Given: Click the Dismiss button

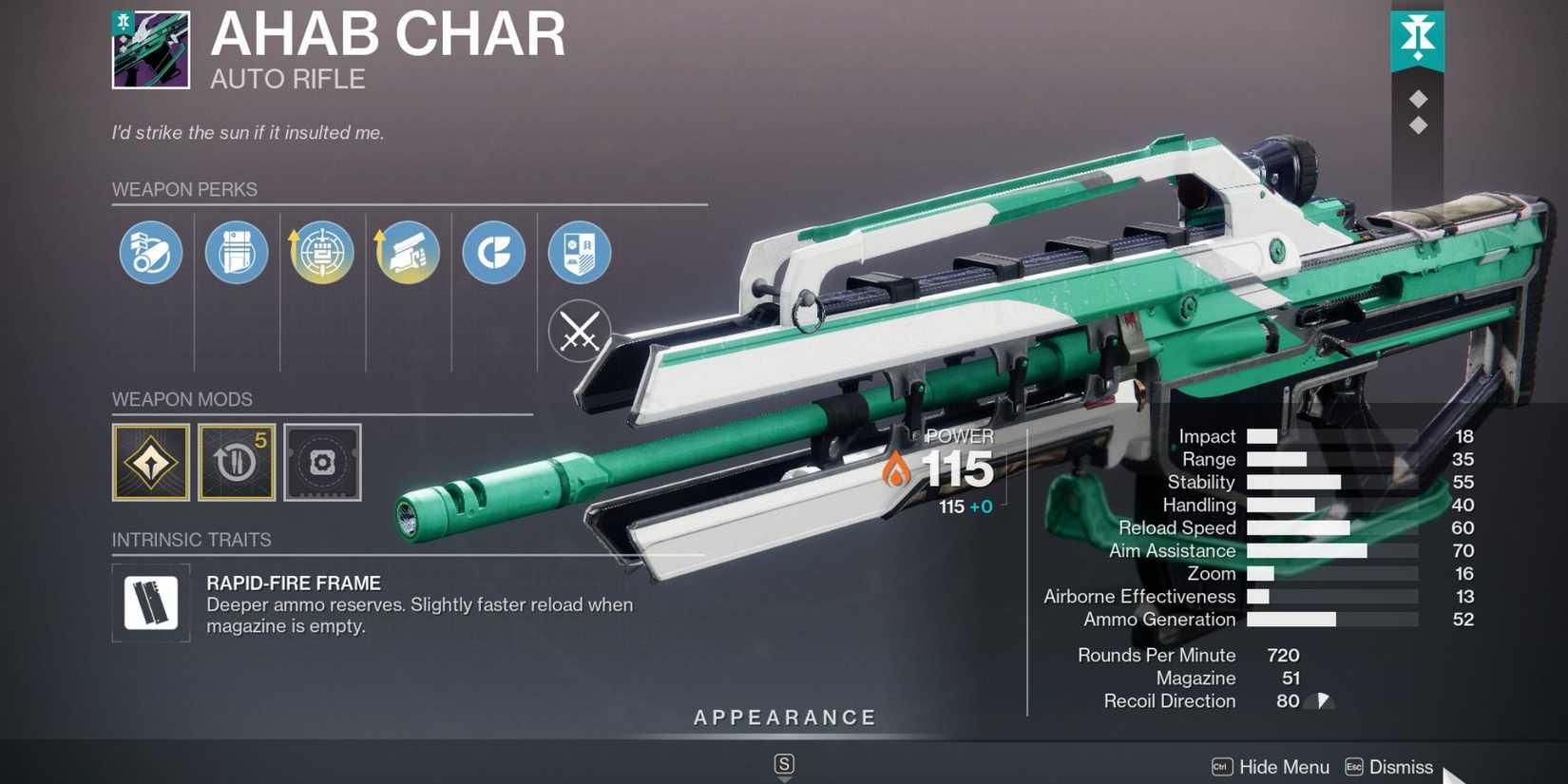Looking at the screenshot, I should 1403,767.
